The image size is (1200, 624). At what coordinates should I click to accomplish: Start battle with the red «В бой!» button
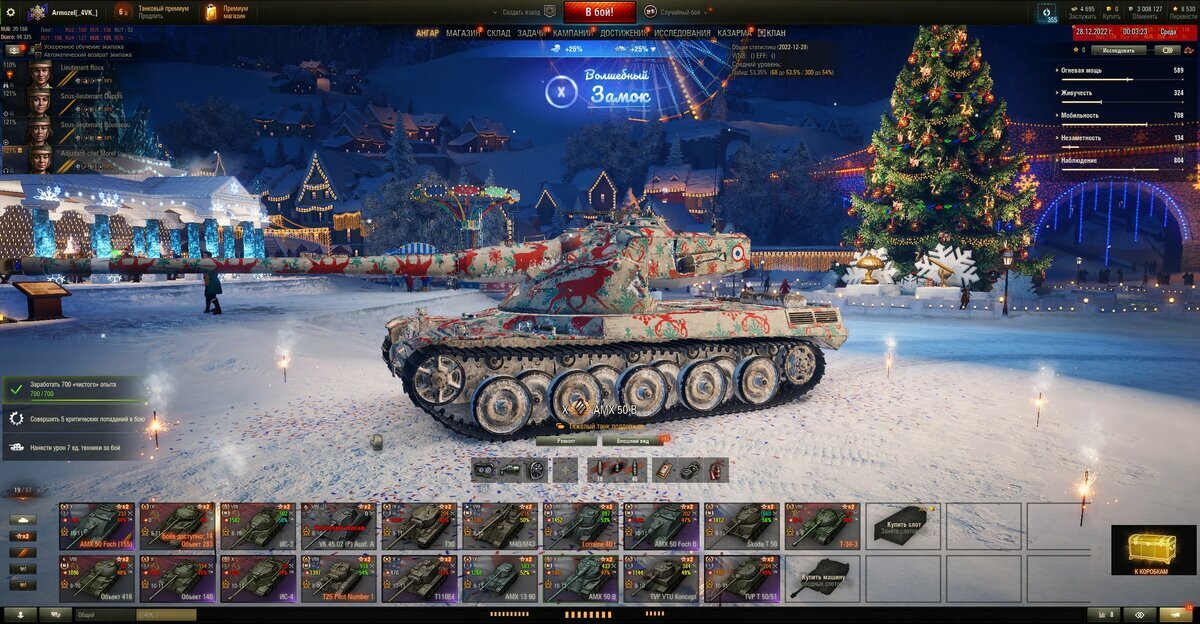coord(600,12)
